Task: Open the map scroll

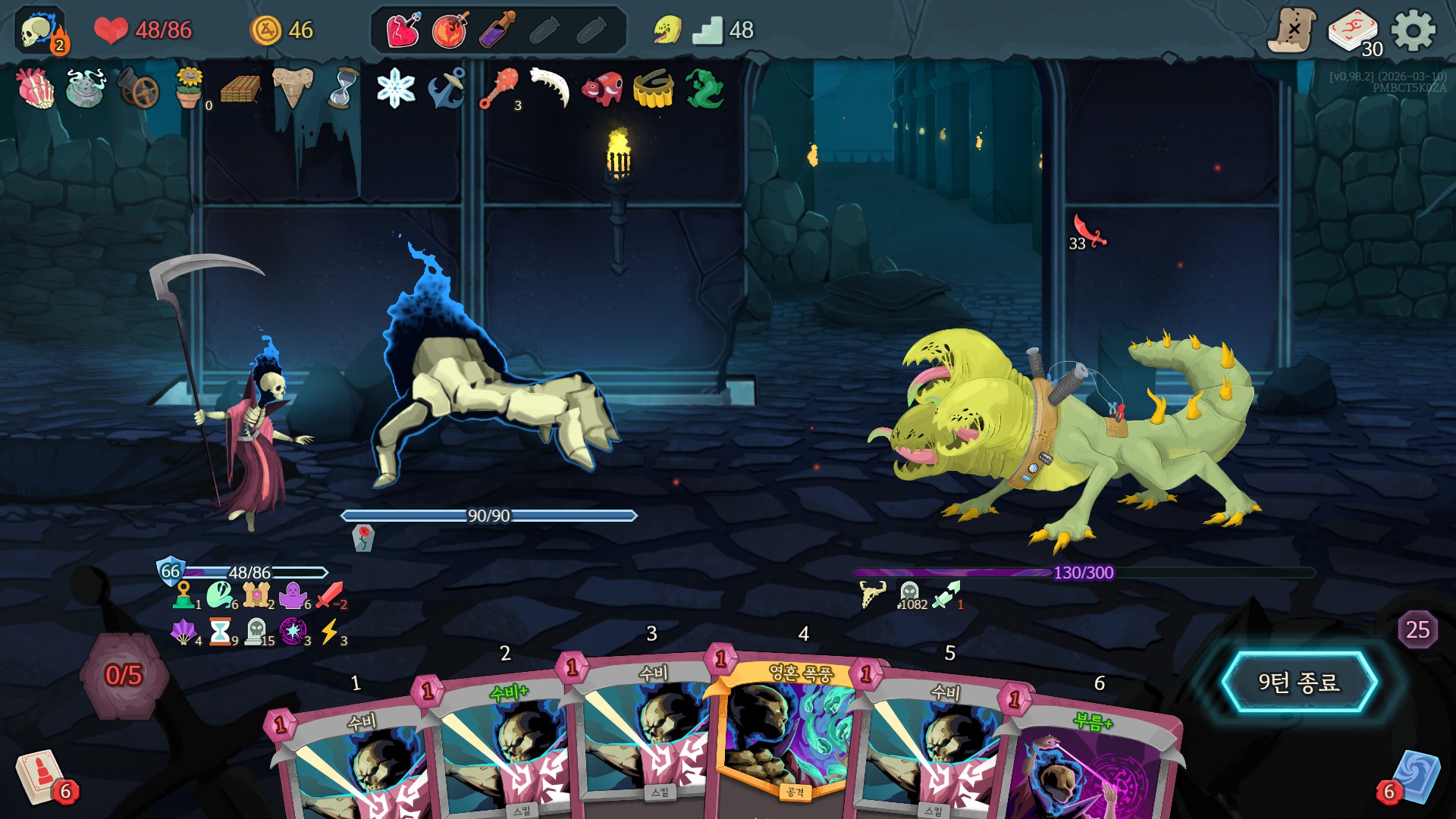Action: (1291, 30)
